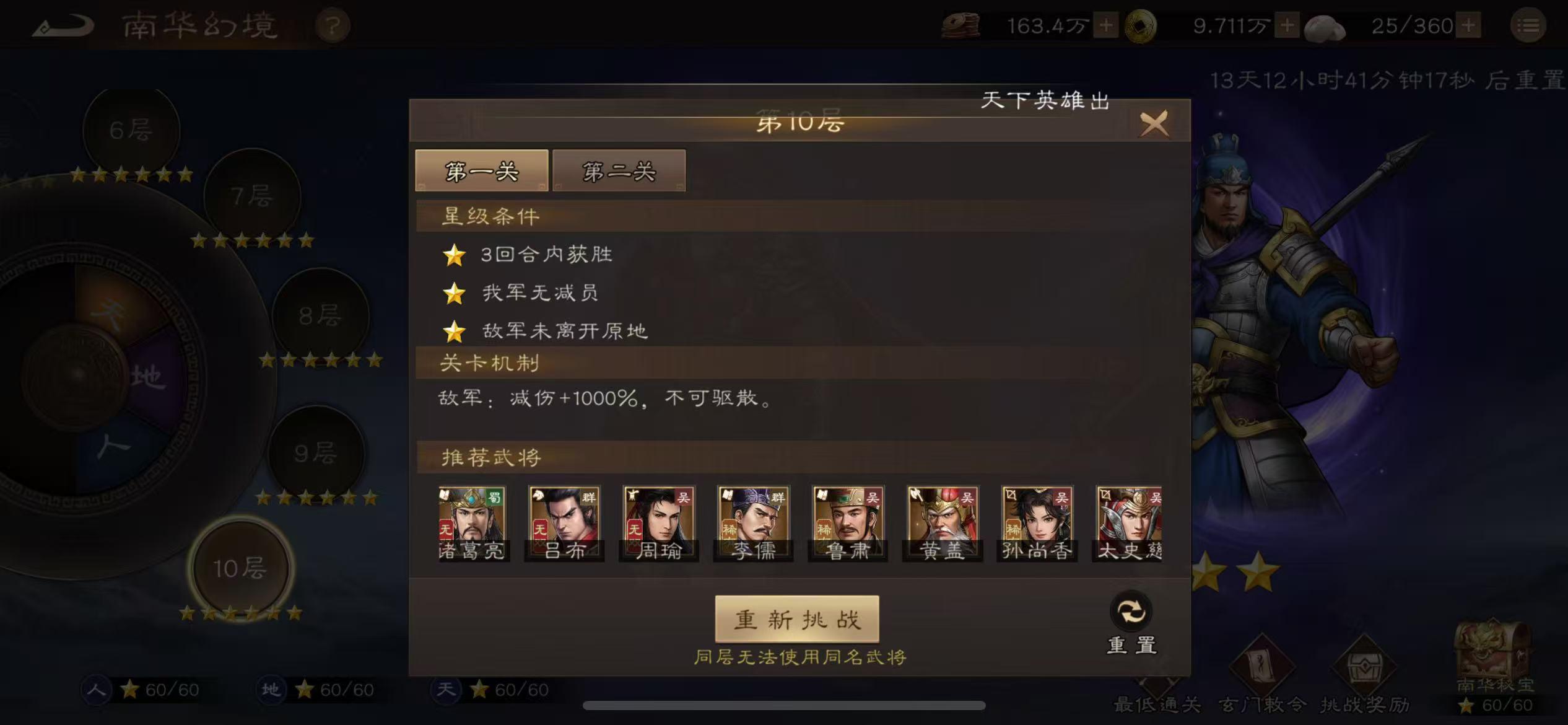Viewport: 1568px width, 725px height.
Task: Open the menu list icon top right
Action: (1529, 26)
